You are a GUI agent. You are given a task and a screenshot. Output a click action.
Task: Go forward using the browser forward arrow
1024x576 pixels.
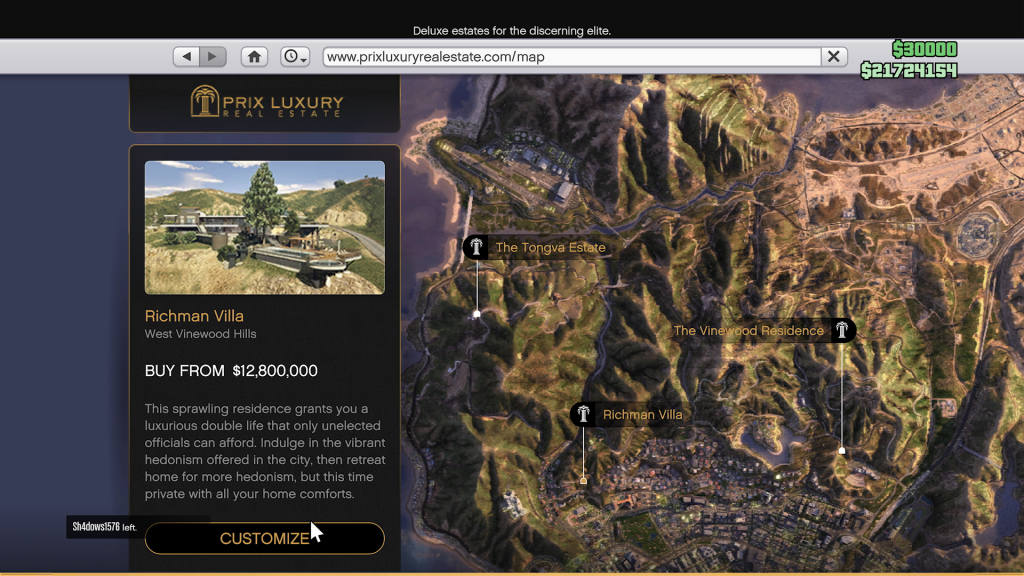click(212, 57)
